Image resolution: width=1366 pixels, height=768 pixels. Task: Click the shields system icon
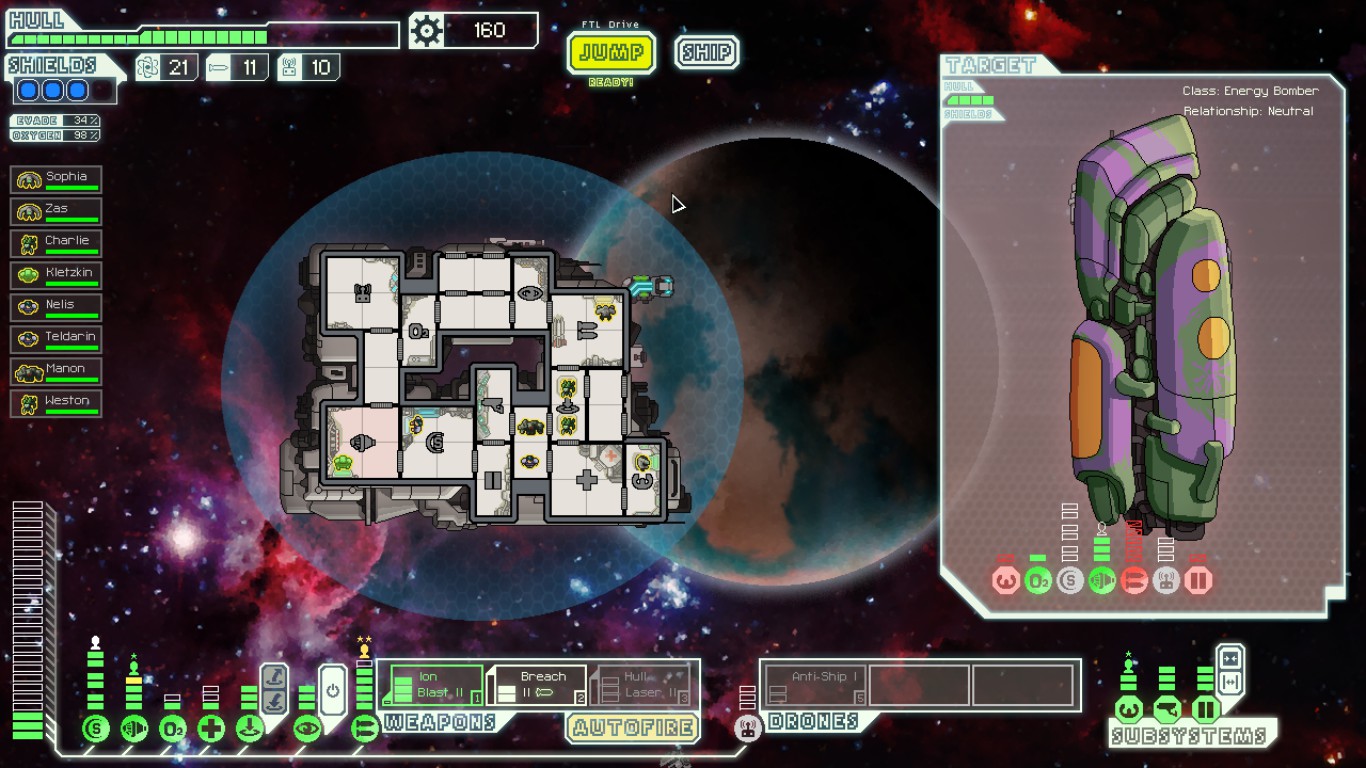tap(95, 728)
